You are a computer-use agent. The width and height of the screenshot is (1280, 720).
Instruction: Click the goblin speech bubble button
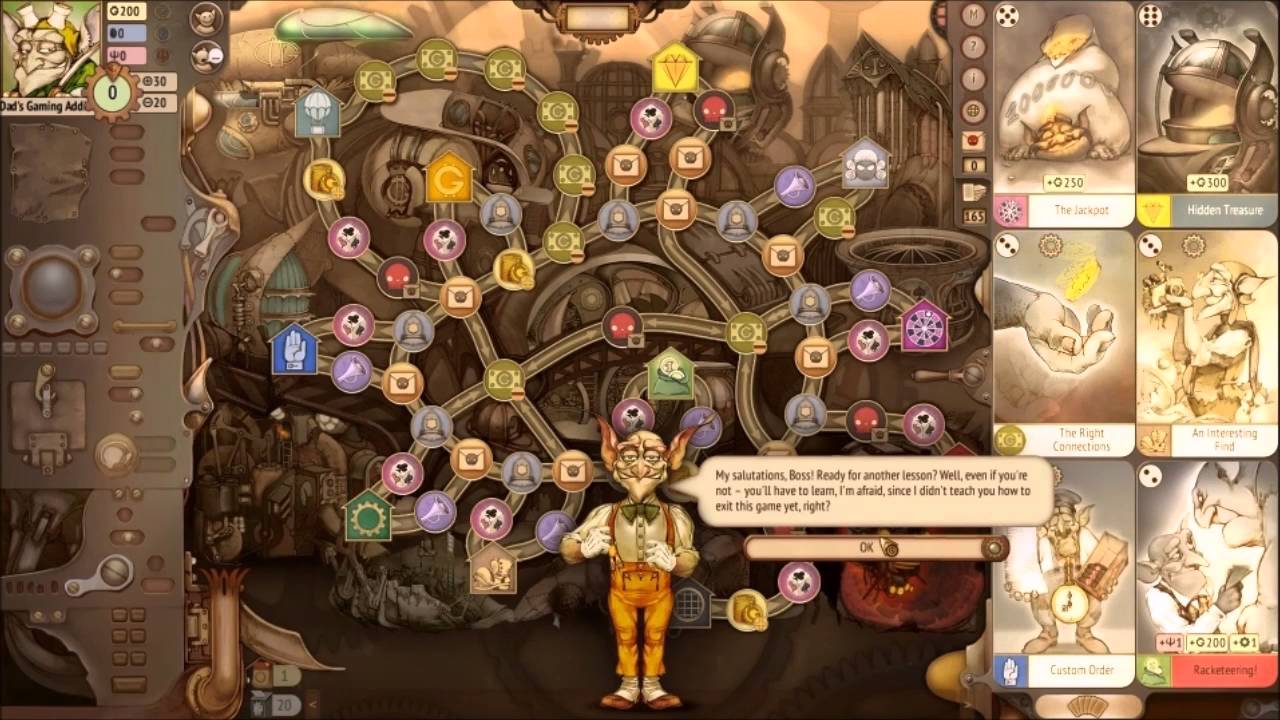coord(205,55)
